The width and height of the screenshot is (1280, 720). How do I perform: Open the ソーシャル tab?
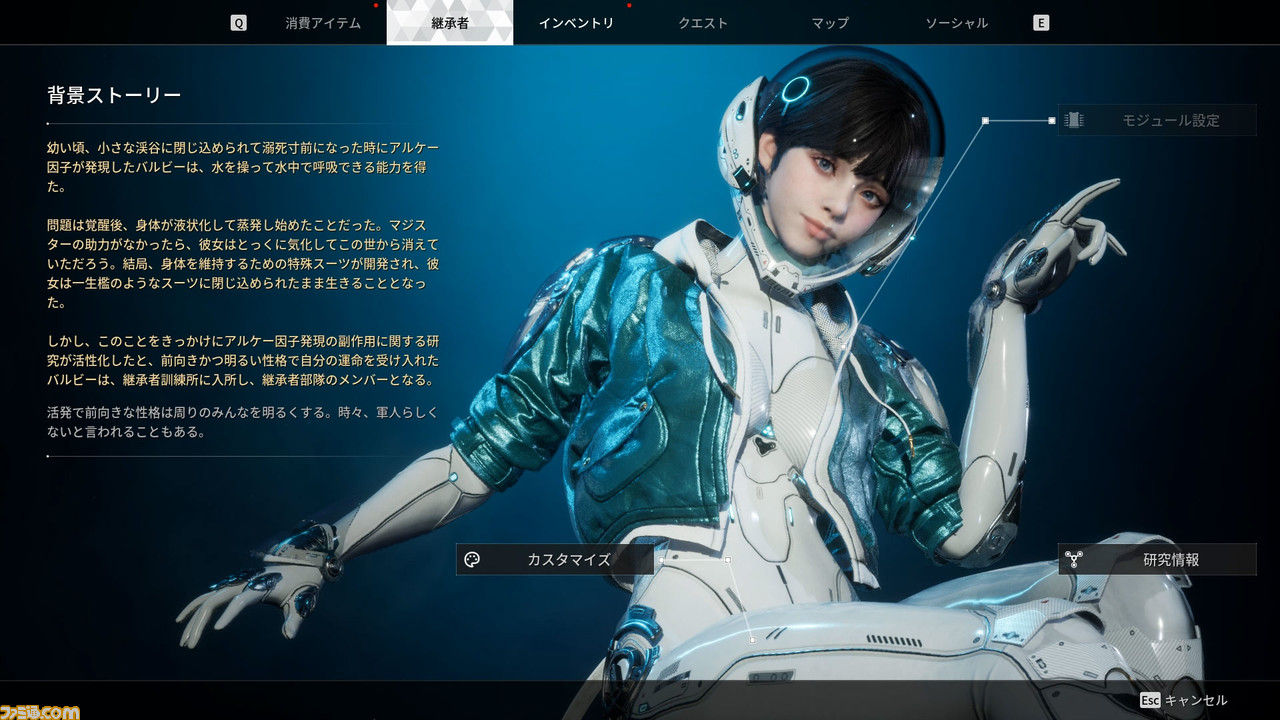click(956, 23)
